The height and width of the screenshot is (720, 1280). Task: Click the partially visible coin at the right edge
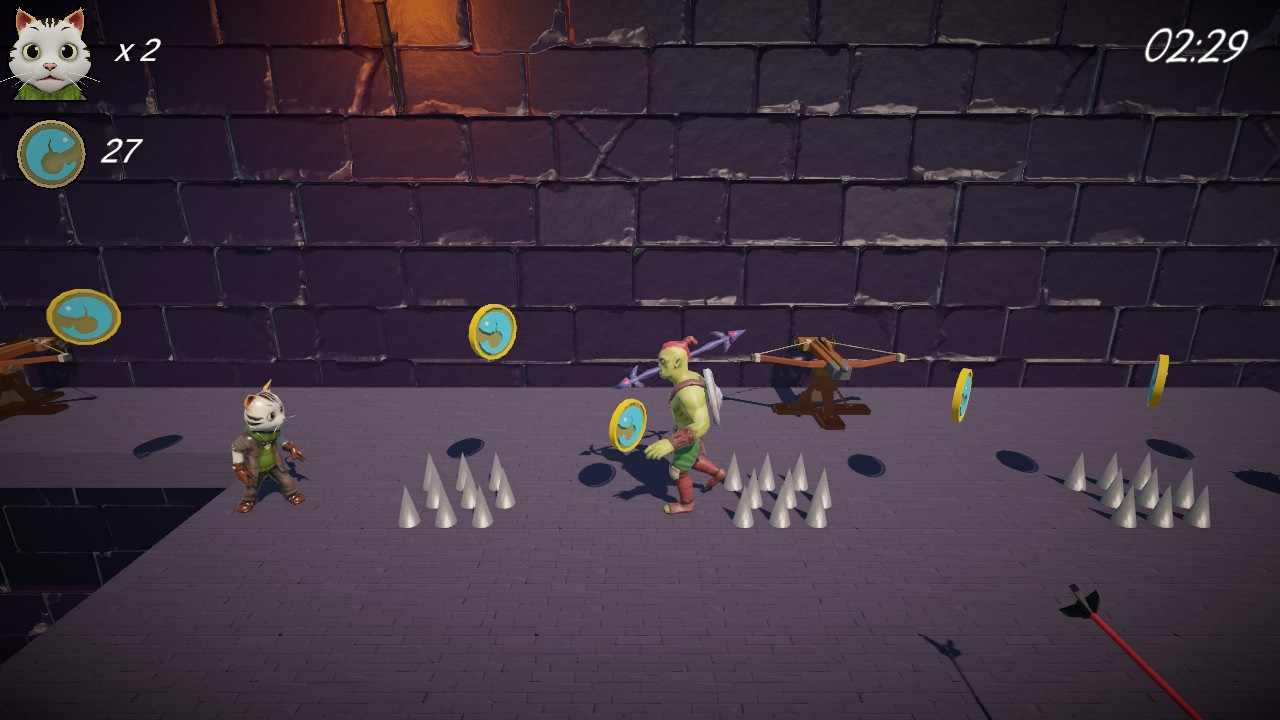1159,380
